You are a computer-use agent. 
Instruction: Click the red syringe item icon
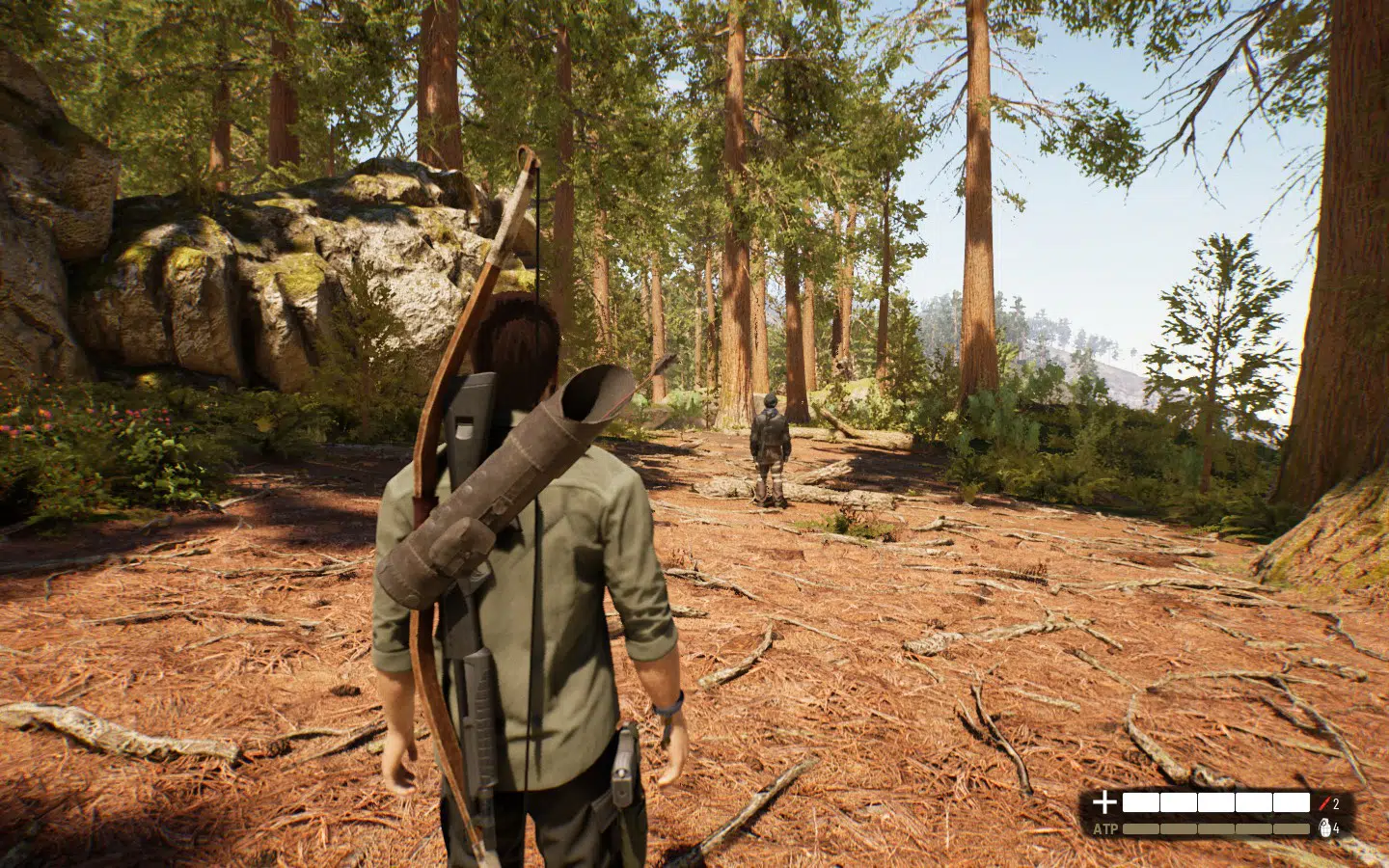[x=1324, y=802]
